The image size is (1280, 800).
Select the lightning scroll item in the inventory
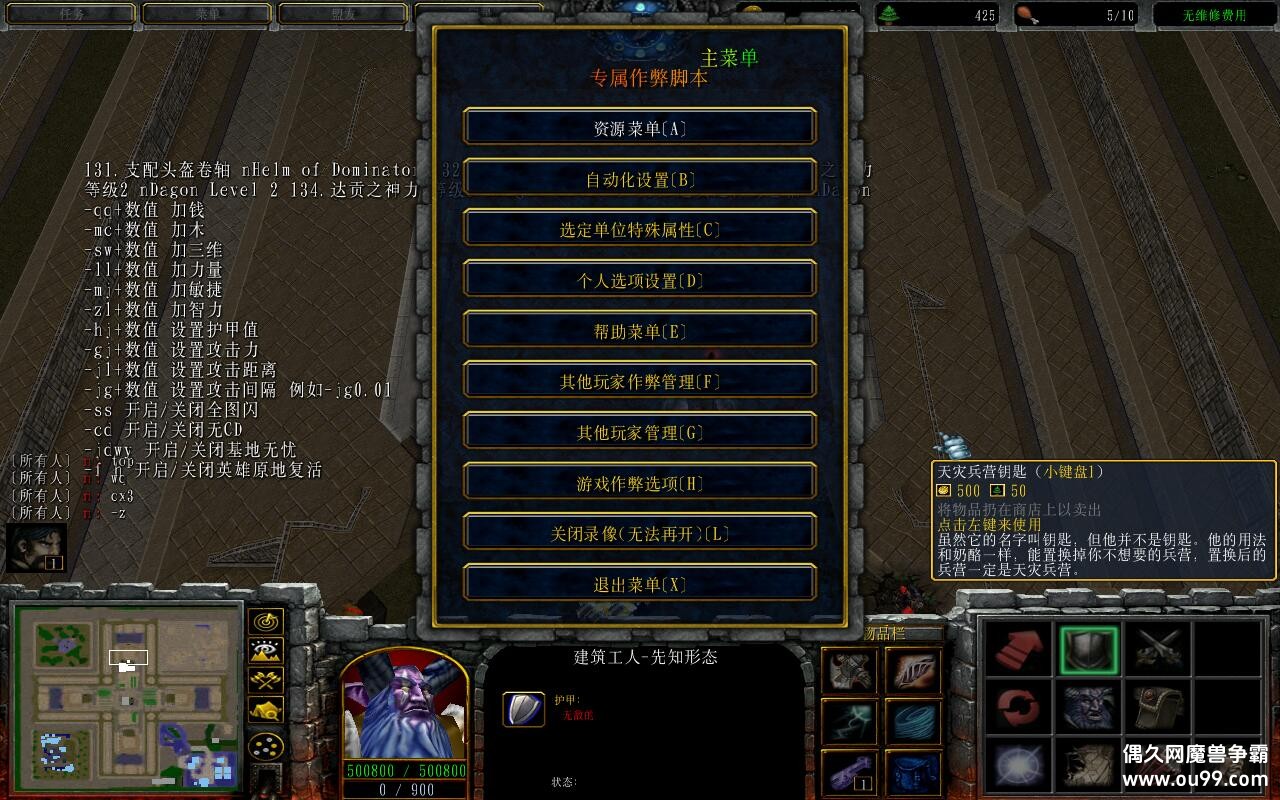pyautogui.click(x=850, y=721)
